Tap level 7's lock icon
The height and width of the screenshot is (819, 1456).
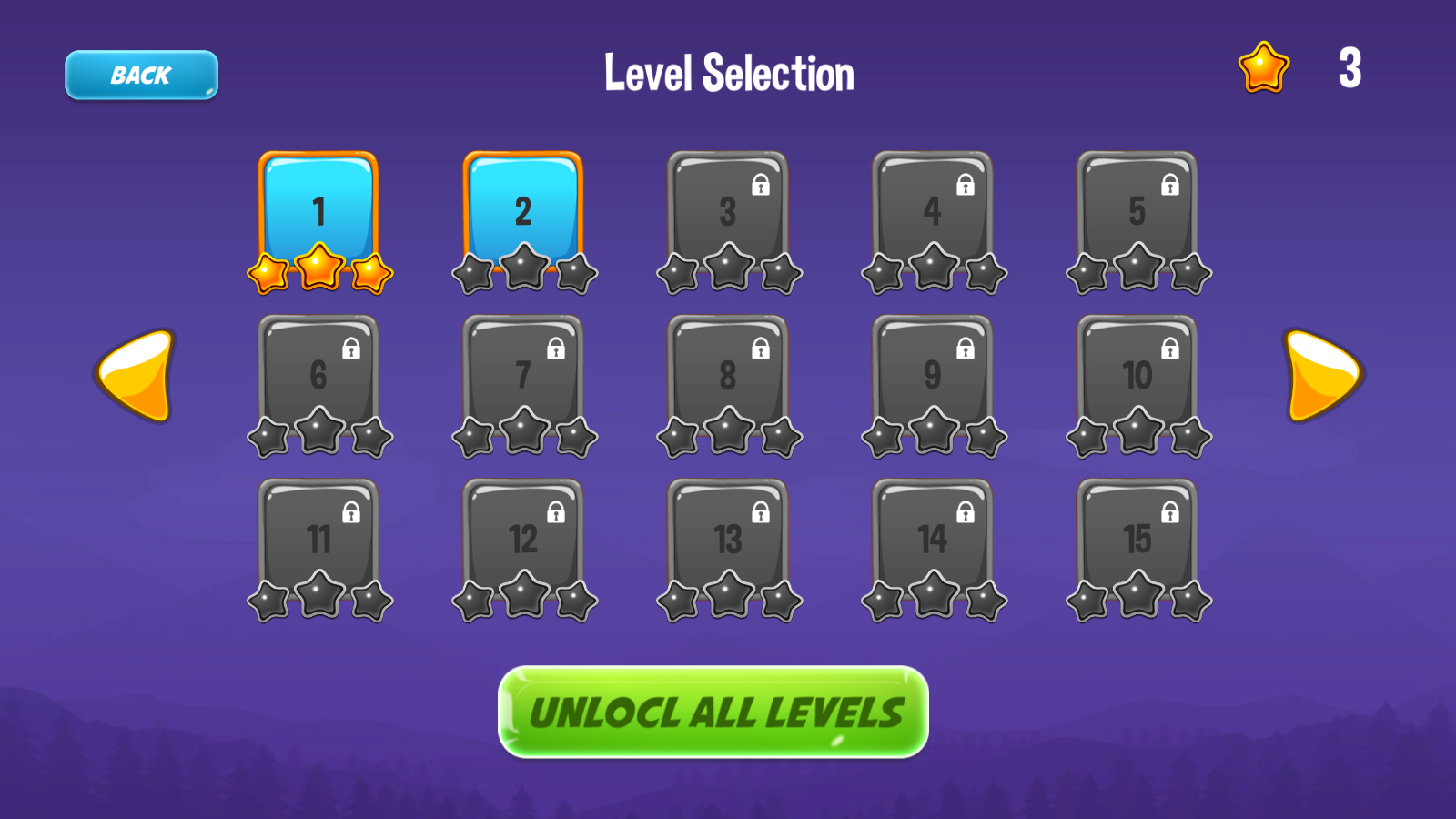point(556,346)
